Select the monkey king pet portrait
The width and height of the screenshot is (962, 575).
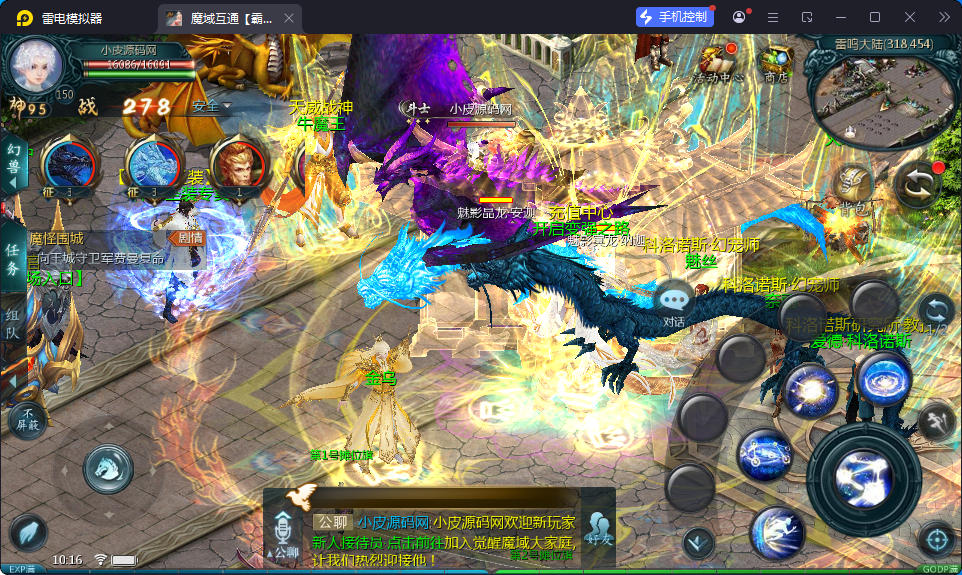point(239,163)
